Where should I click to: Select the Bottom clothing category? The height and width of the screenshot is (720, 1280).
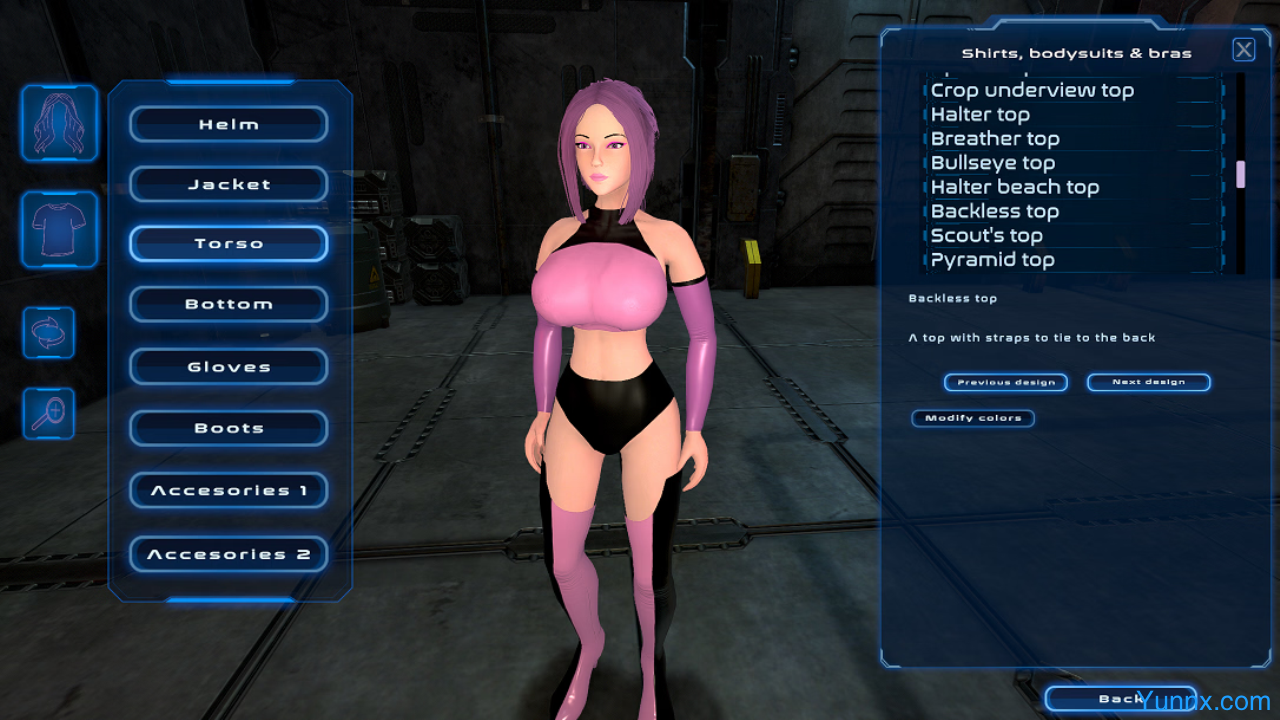point(229,304)
